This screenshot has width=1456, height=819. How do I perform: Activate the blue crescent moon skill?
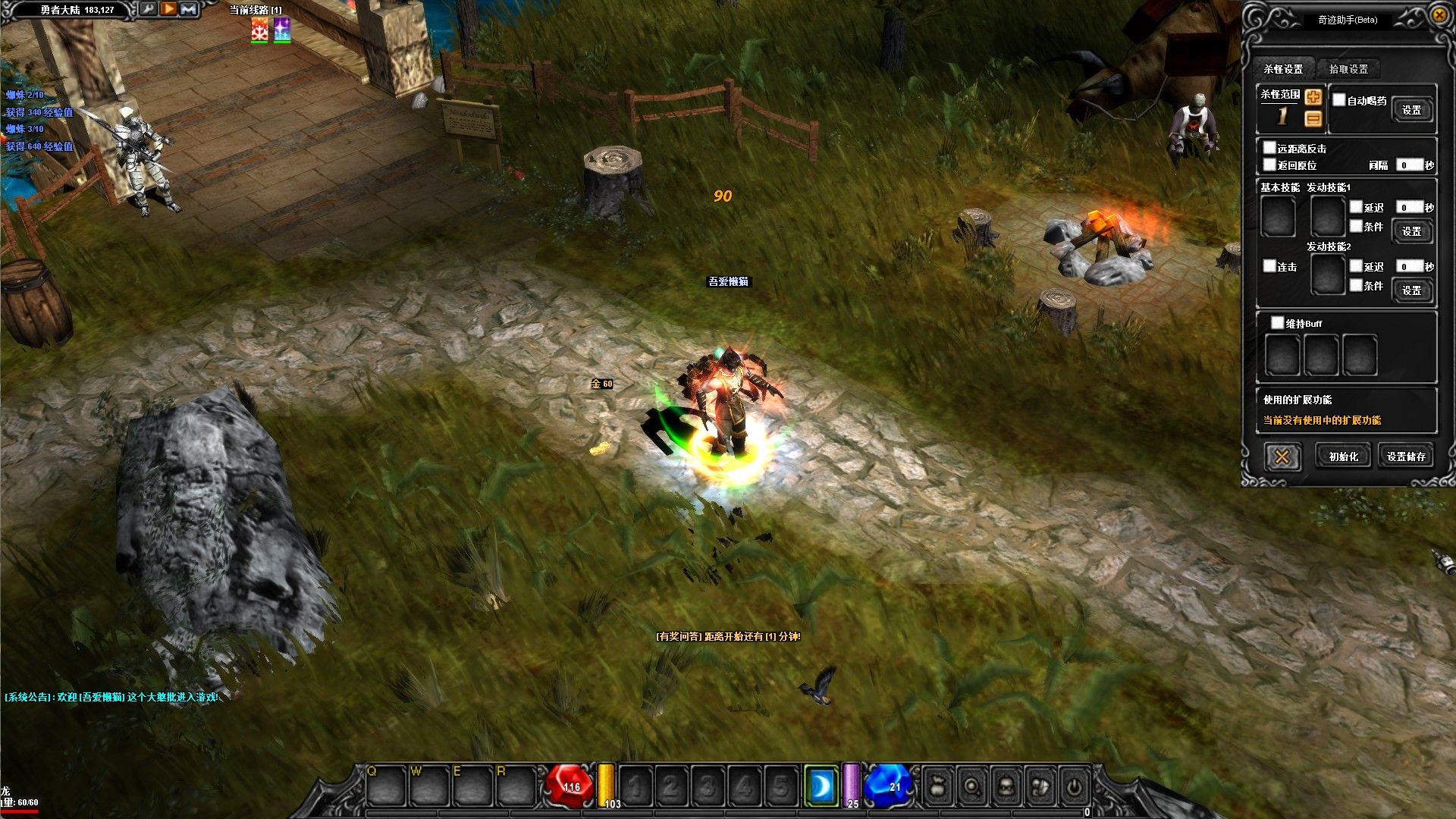pos(821,787)
